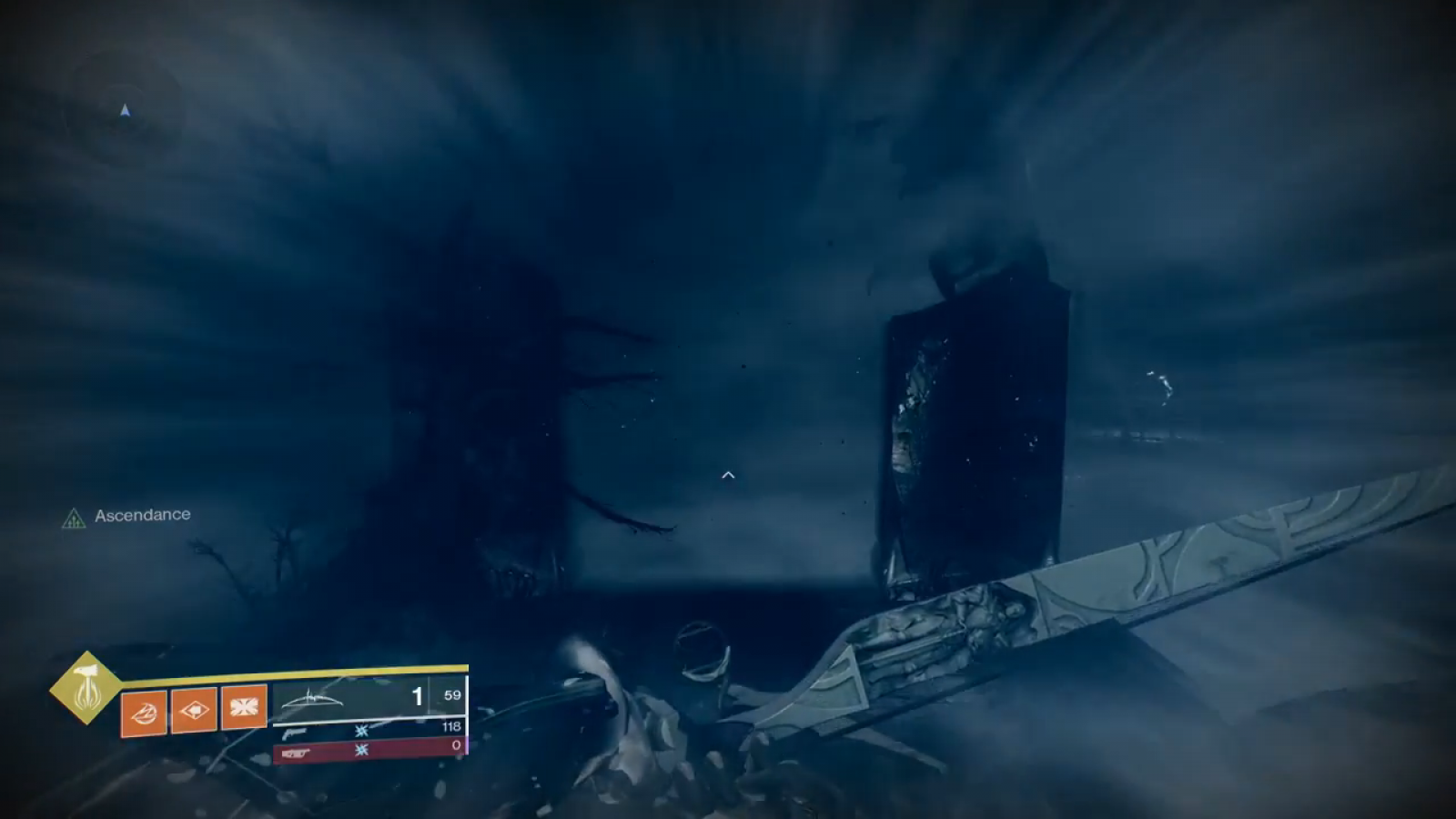Activate the orange barricade class ability icon
Screen dimensions: 1456x819
tap(244, 707)
